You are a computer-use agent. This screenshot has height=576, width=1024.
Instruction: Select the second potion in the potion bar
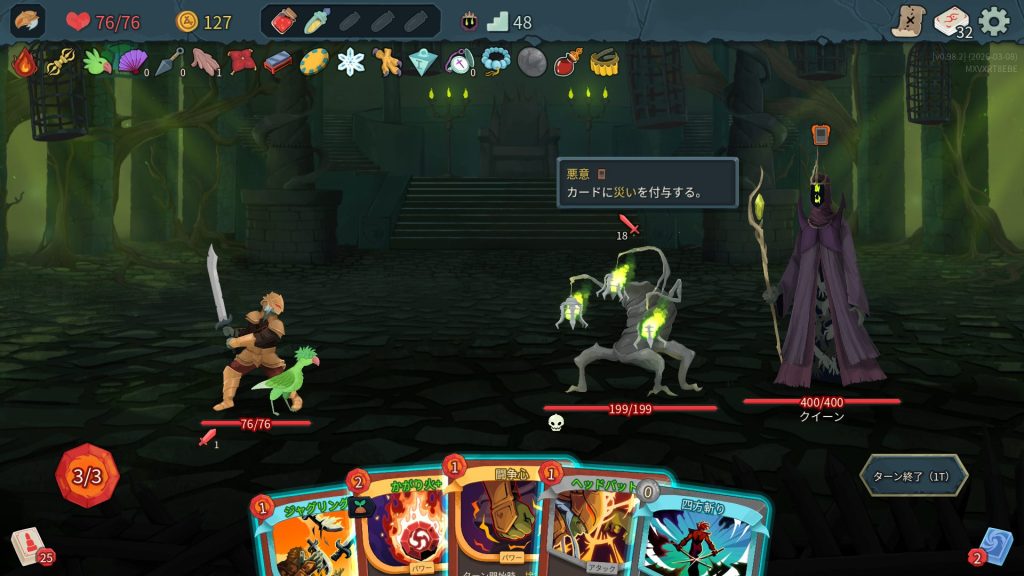317,21
